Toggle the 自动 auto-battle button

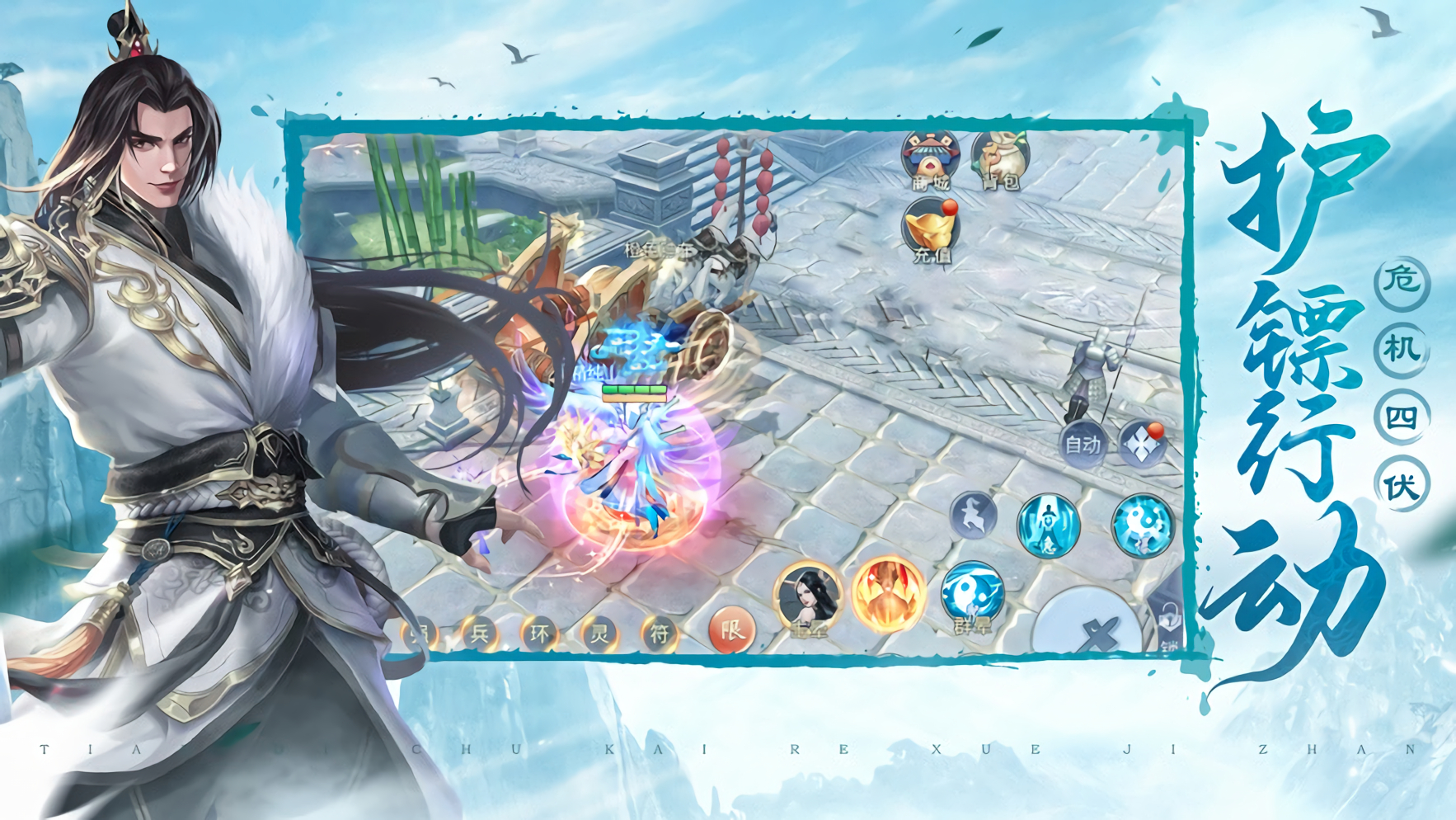[x=1083, y=445]
